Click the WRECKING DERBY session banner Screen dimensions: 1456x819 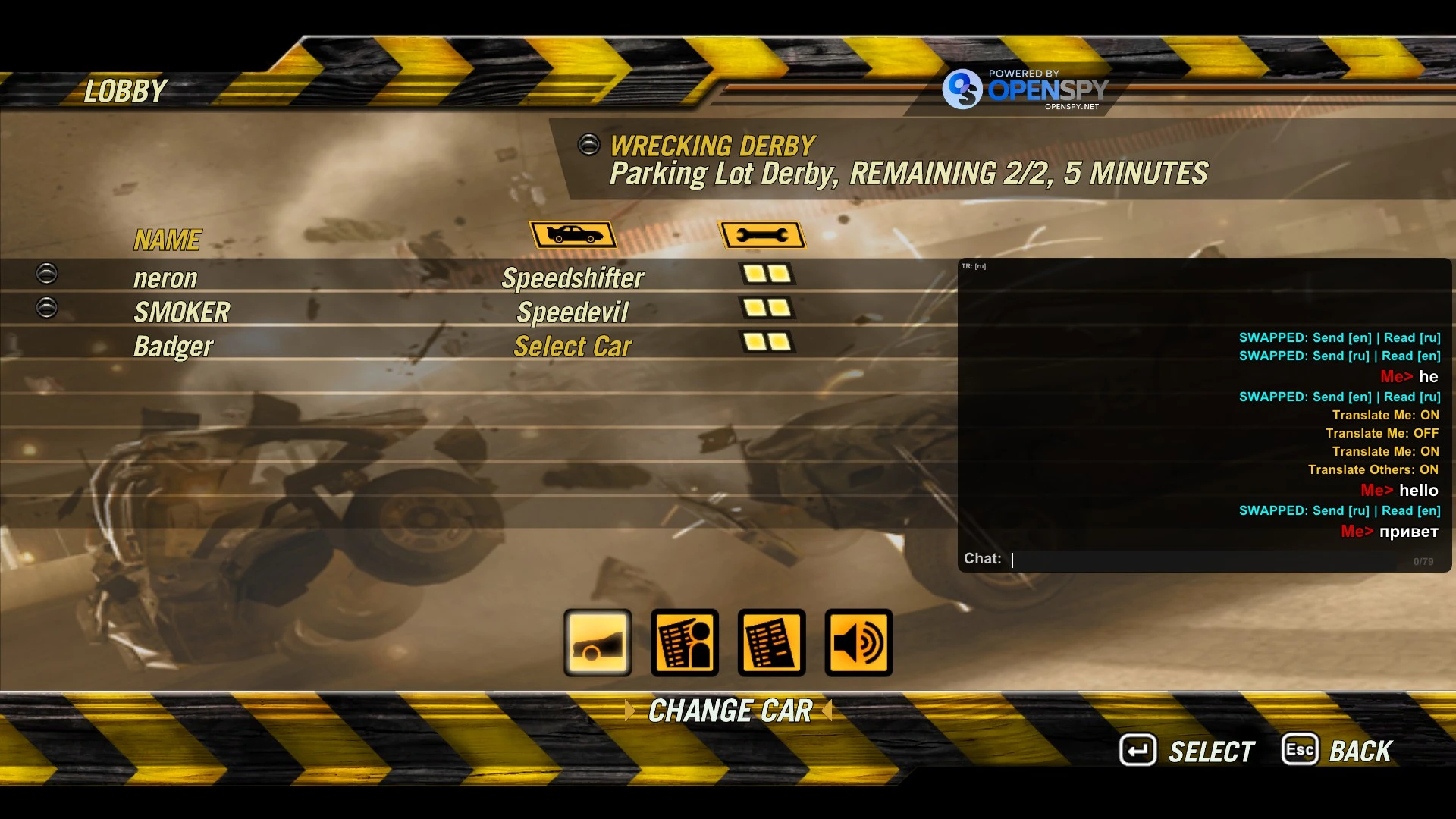(711, 145)
